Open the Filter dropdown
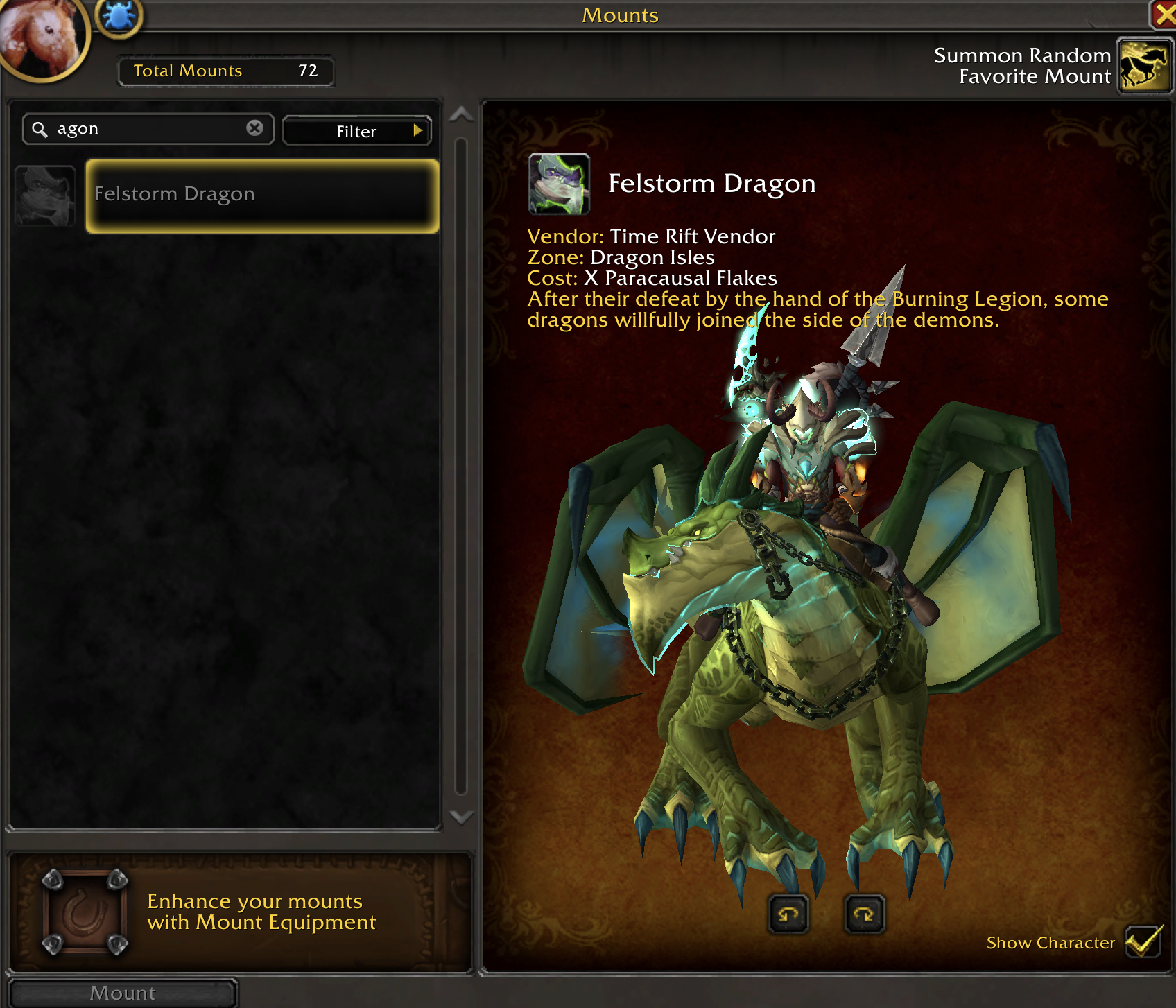 [x=356, y=131]
